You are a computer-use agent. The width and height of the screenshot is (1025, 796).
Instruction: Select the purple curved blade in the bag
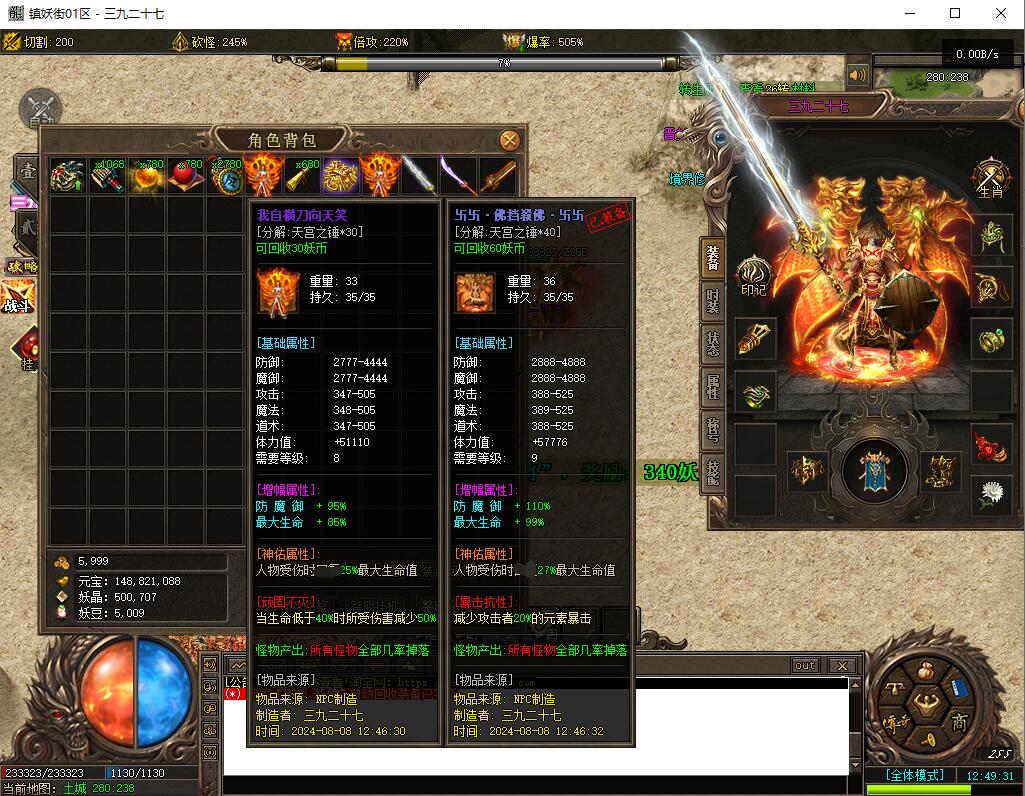458,176
